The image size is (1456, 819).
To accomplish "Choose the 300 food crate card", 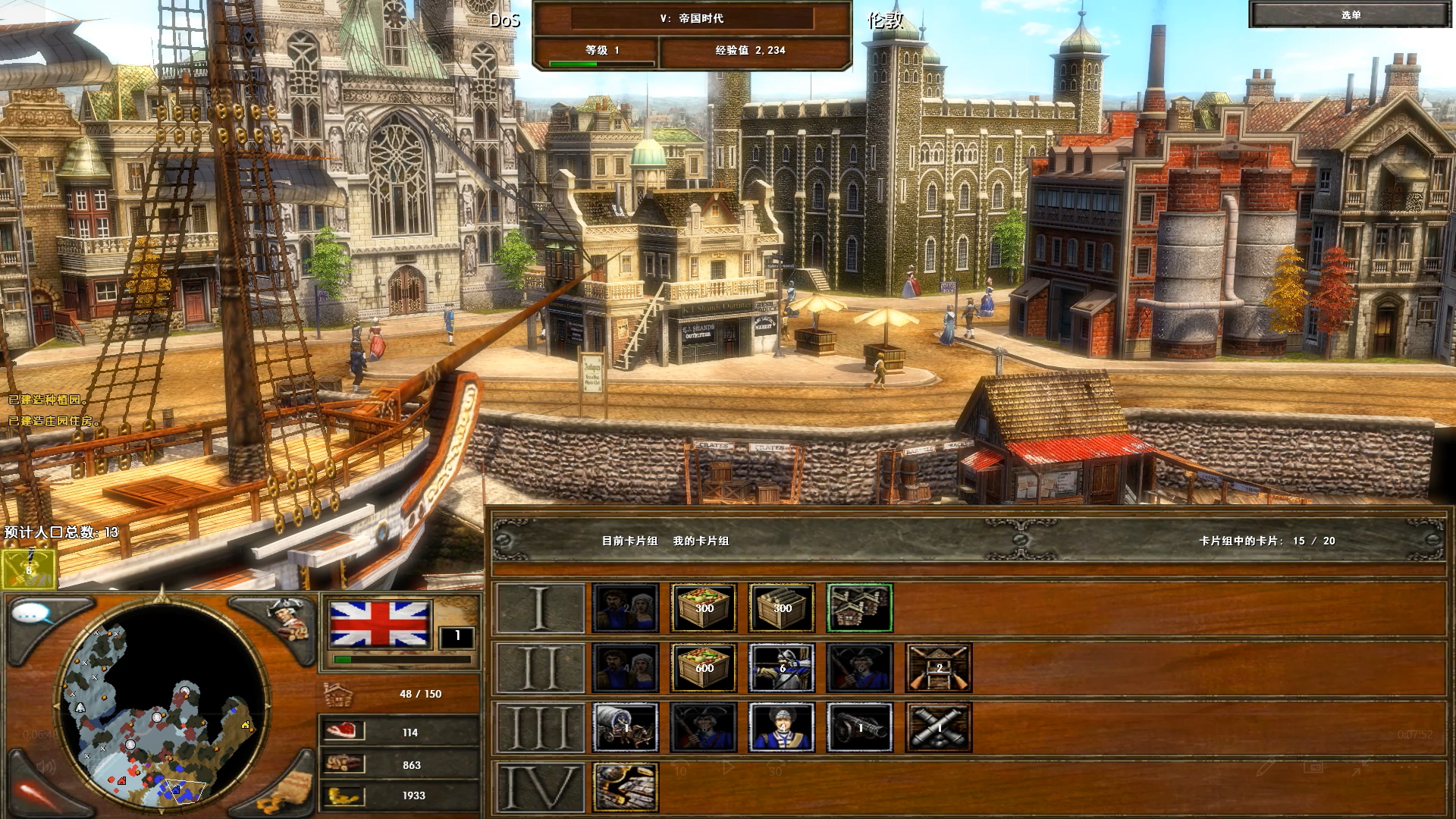I will click(x=704, y=608).
